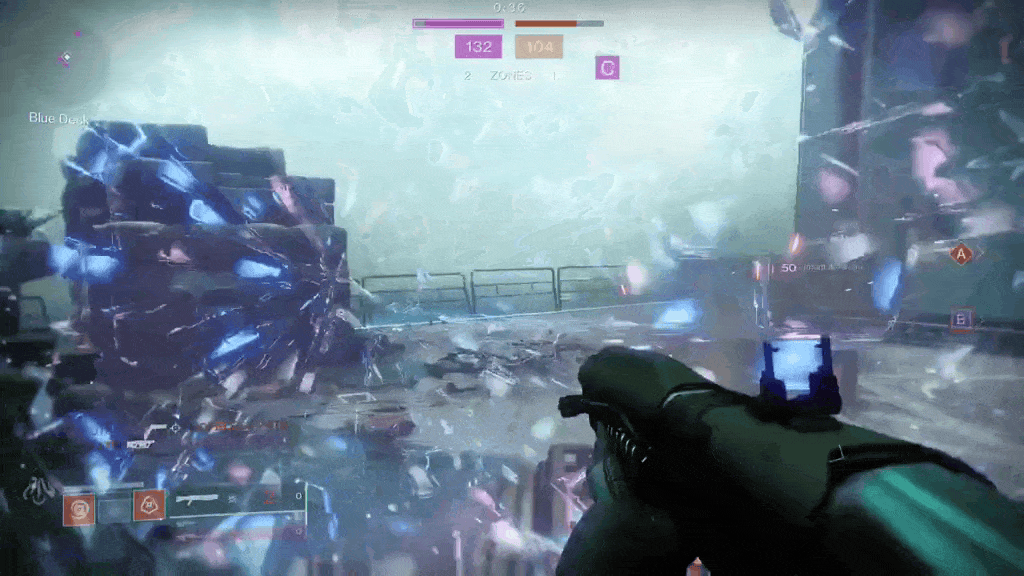Select the purple zone C indicator

coord(607,68)
